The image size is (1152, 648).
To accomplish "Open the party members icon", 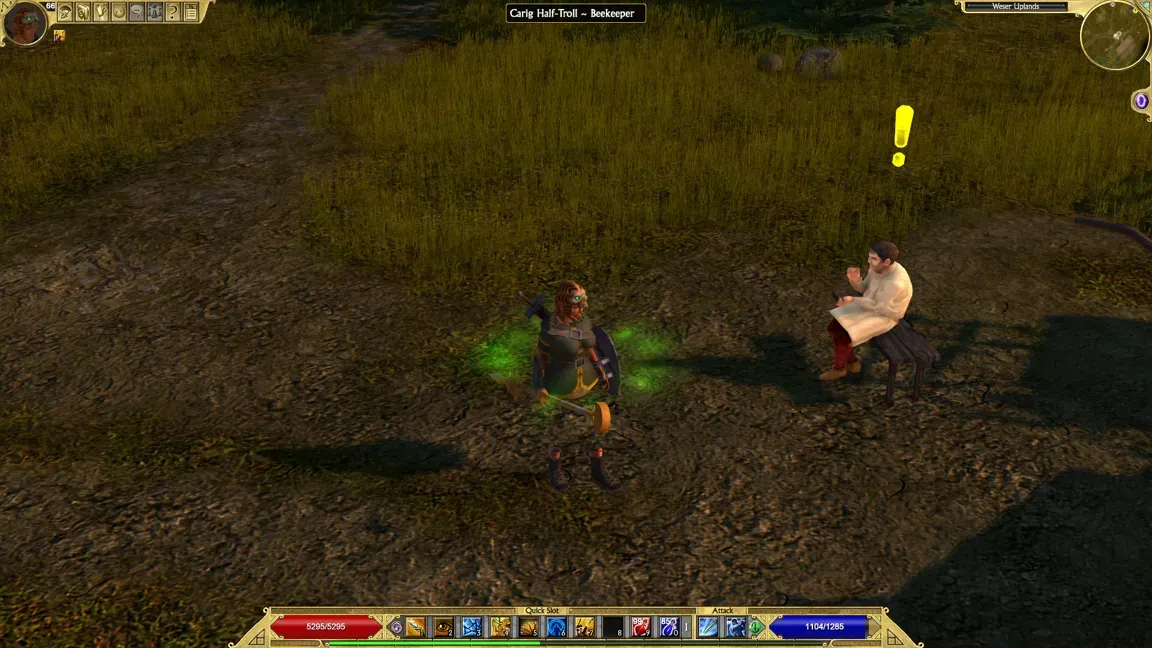I will click(x=155, y=12).
